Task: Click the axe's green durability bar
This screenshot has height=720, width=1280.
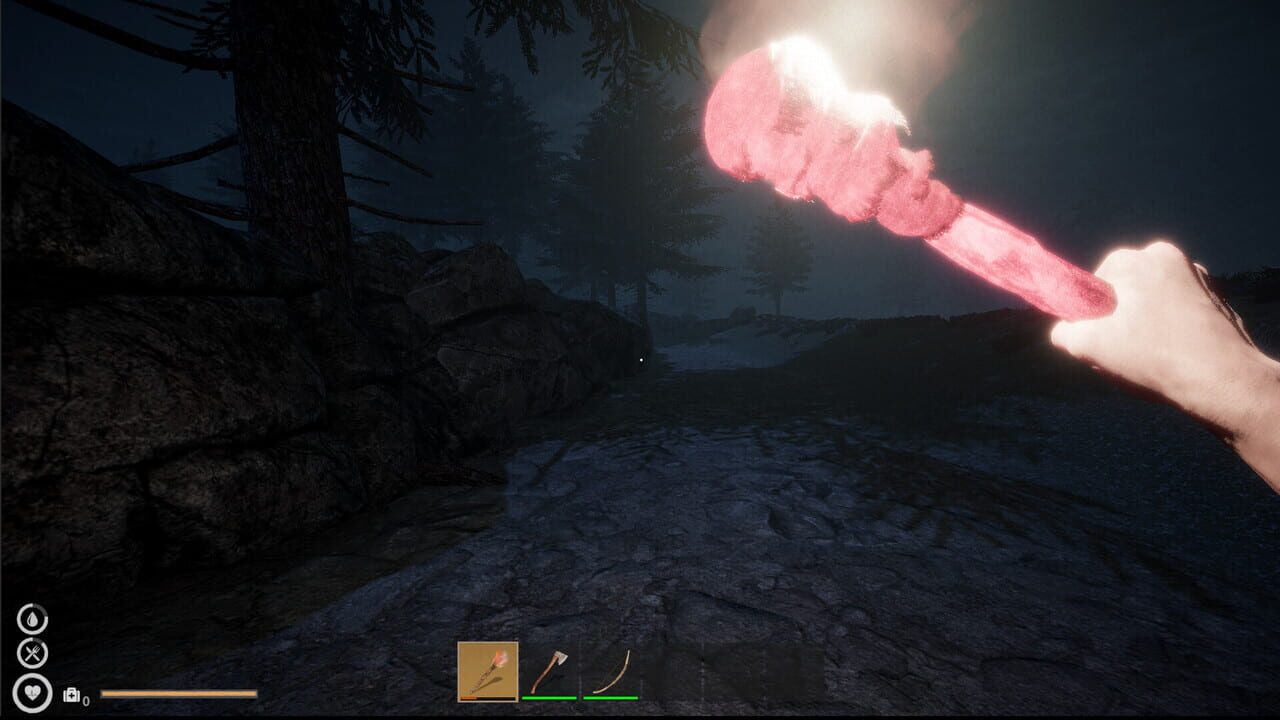Action: click(x=550, y=698)
